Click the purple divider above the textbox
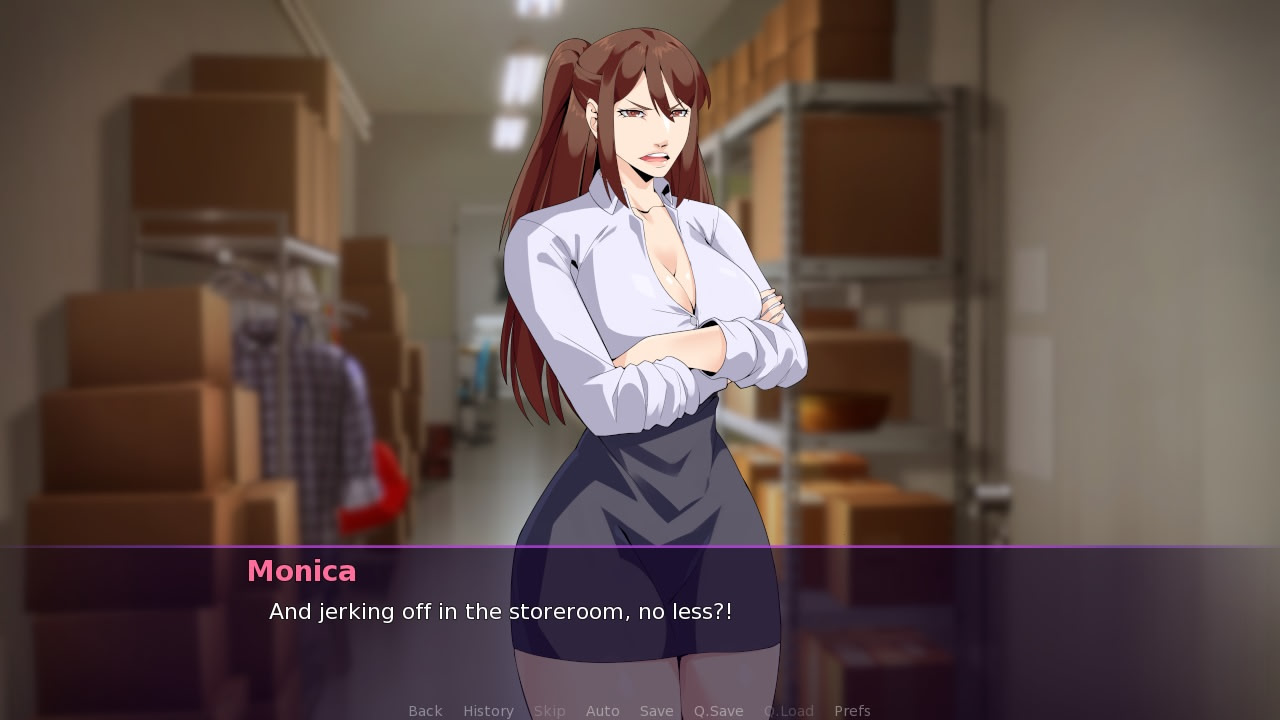This screenshot has height=720, width=1280. point(640,547)
